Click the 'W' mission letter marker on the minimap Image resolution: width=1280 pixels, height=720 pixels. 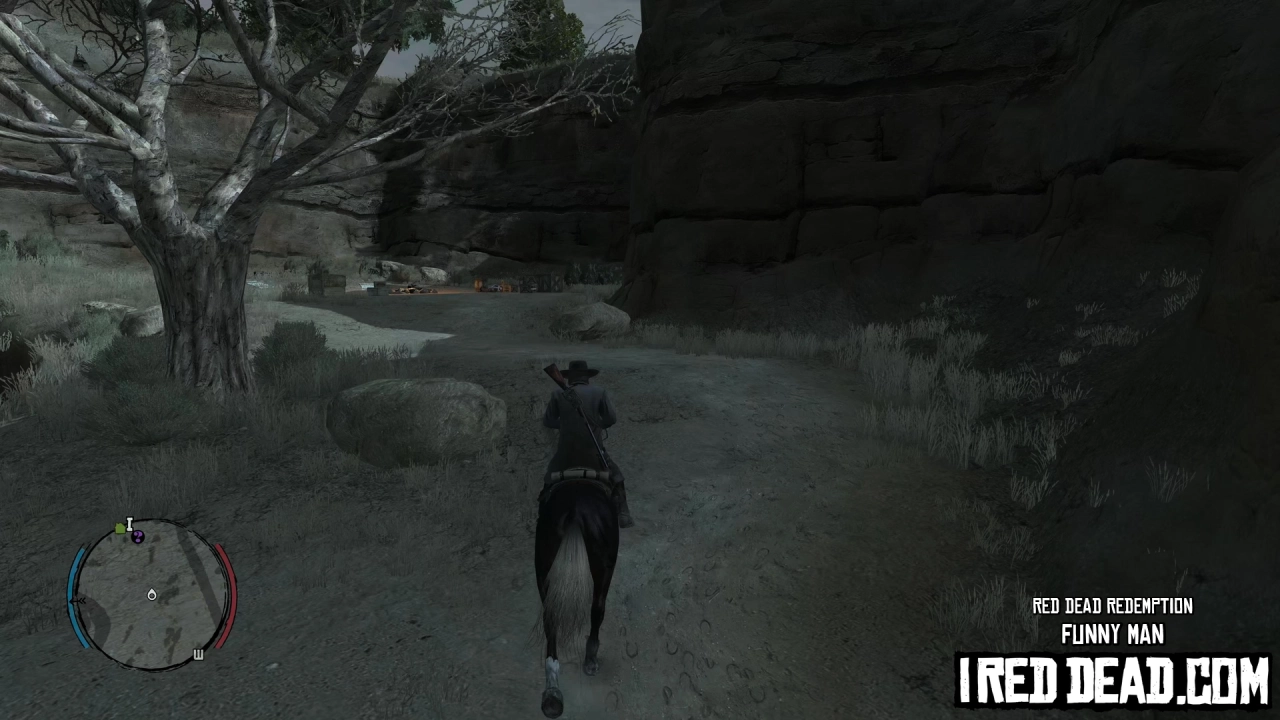199,654
